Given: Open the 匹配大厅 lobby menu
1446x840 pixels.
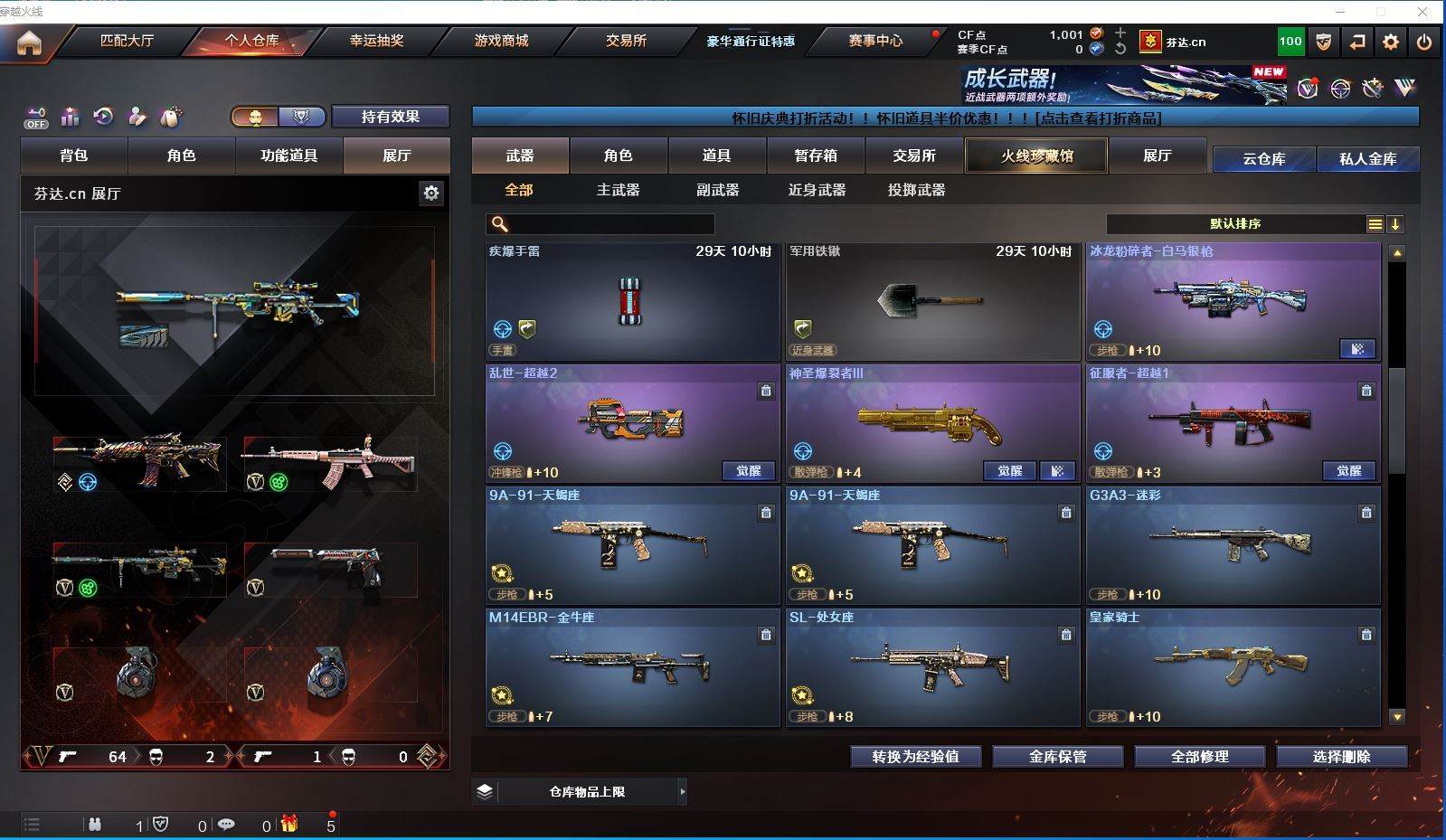Looking at the screenshot, I should pos(127,41).
